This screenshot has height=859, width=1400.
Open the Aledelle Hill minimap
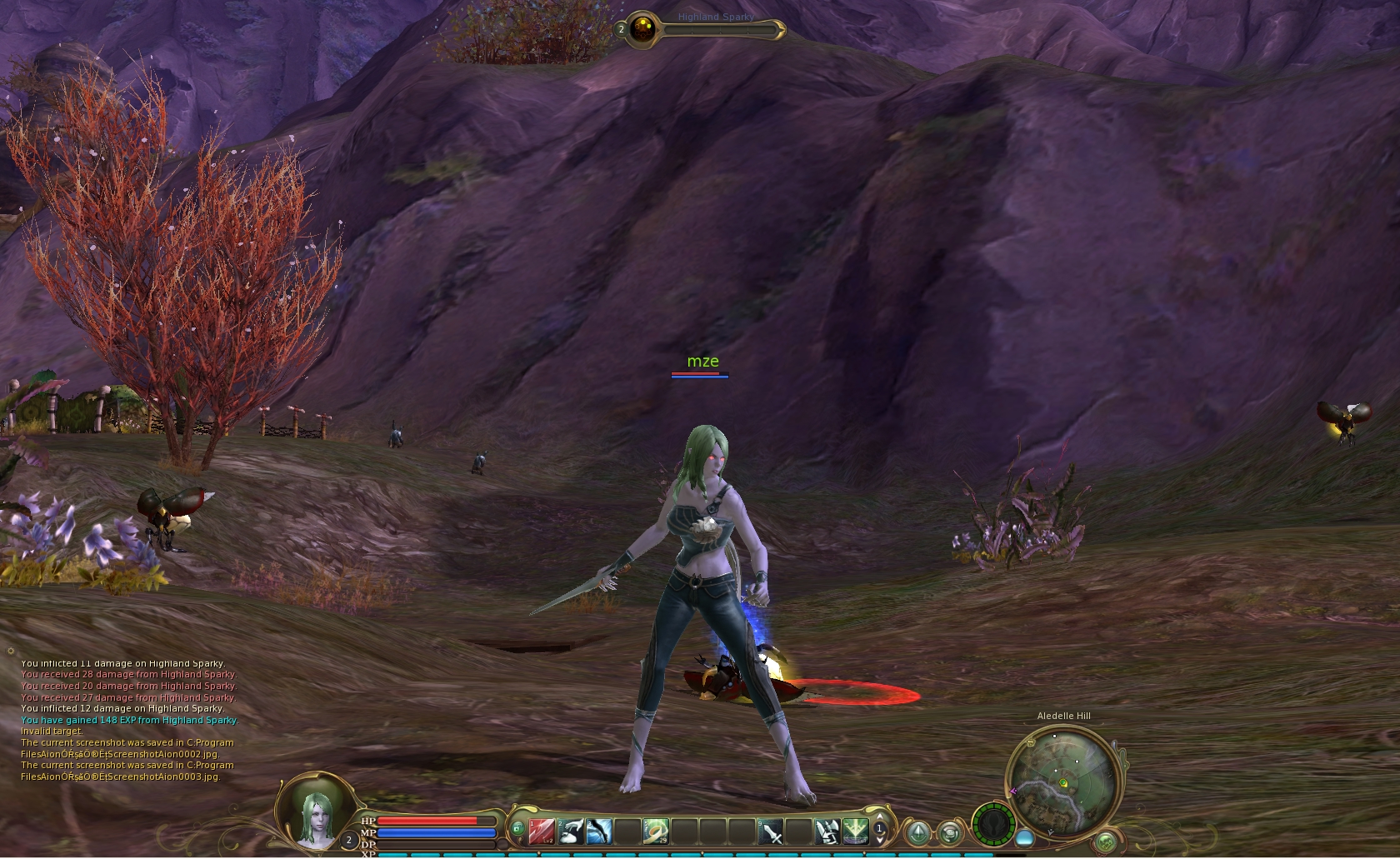click(x=1063, y=781)
